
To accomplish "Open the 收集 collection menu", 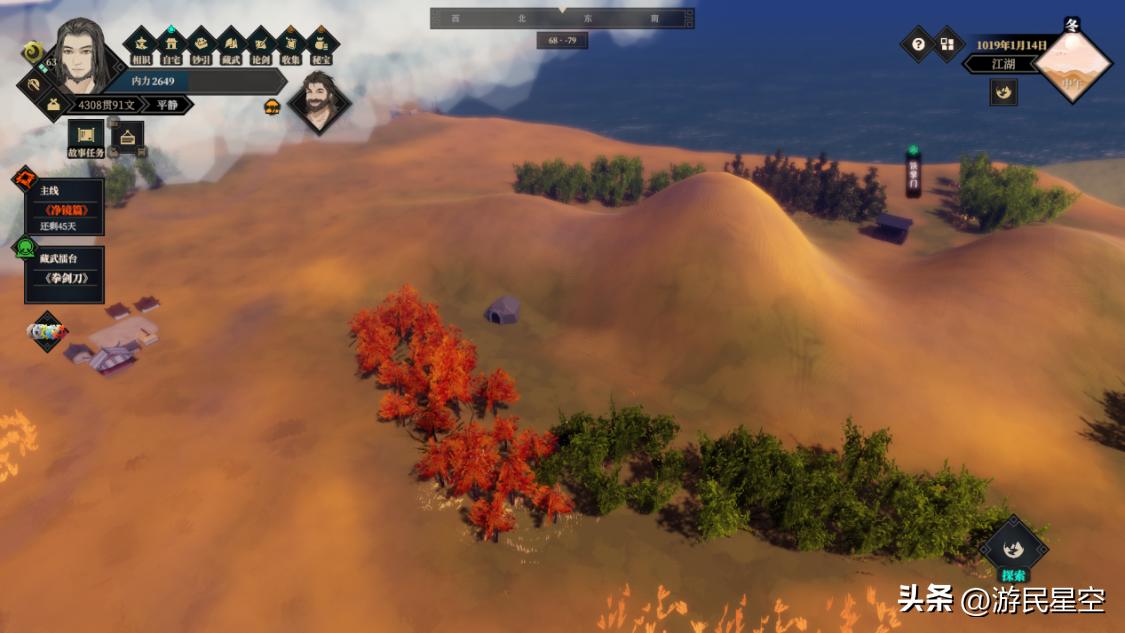I will [x=291, y=44].
